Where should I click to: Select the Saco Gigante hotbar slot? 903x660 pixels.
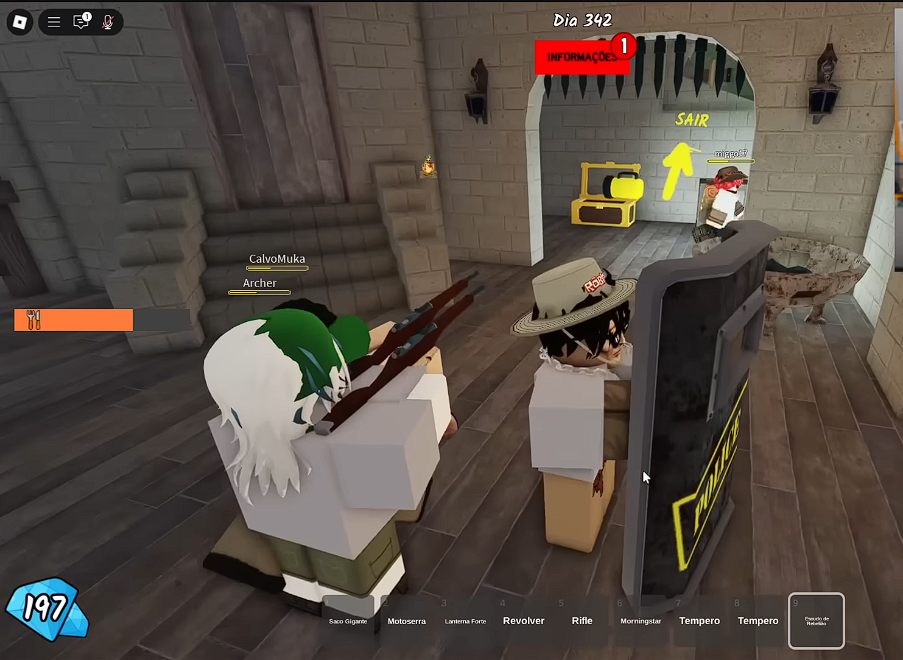click(348, 620)
